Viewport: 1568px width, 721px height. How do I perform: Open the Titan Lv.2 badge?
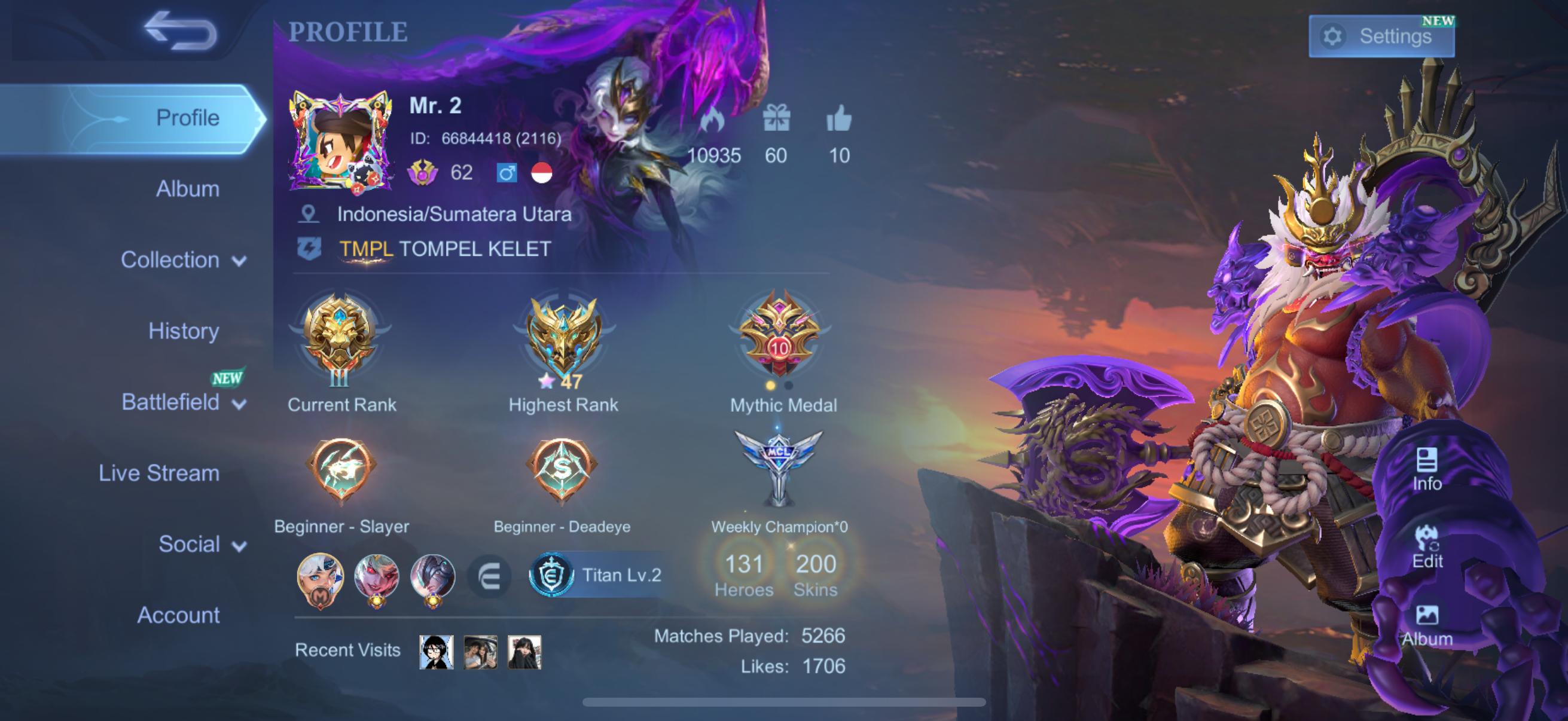[597, 575]
